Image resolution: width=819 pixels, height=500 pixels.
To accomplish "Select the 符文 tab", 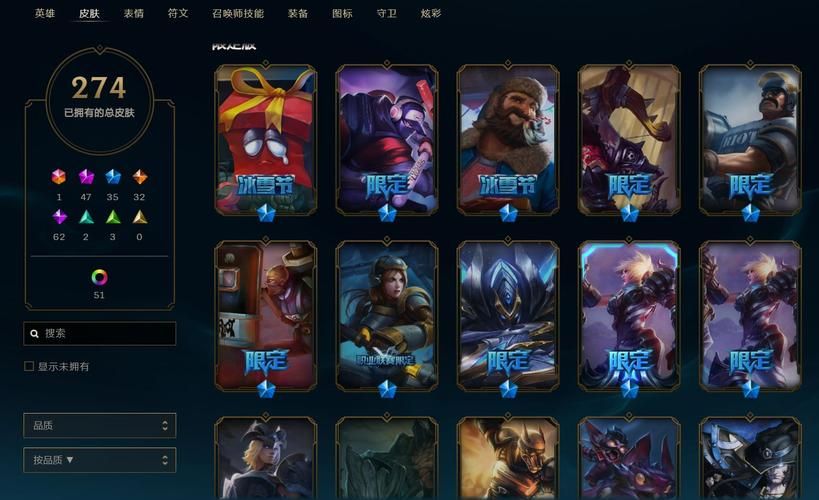I will click(x=178, y=14).
